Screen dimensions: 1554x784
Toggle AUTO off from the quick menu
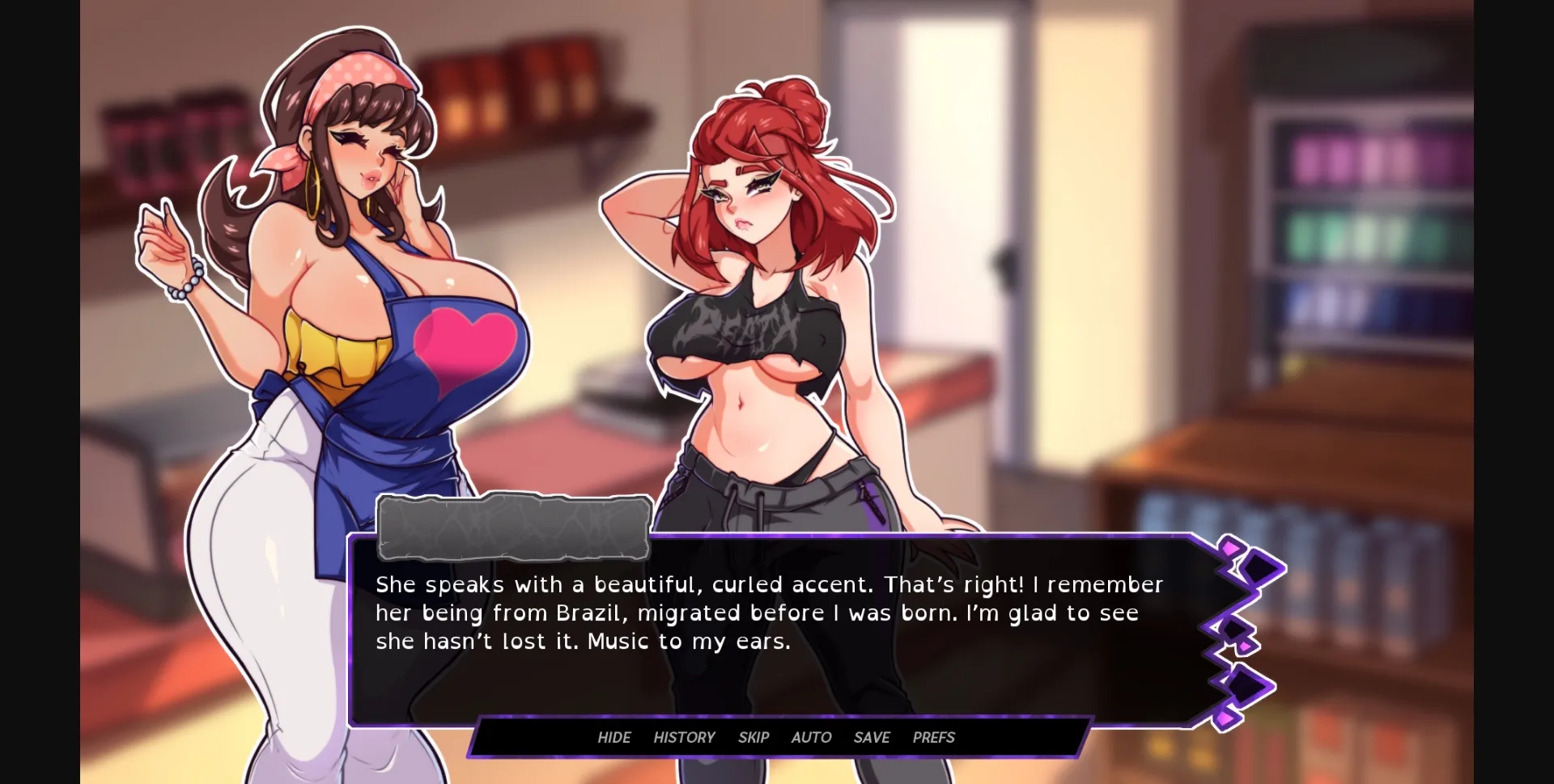pyautogui.click(x=810, y=737)
